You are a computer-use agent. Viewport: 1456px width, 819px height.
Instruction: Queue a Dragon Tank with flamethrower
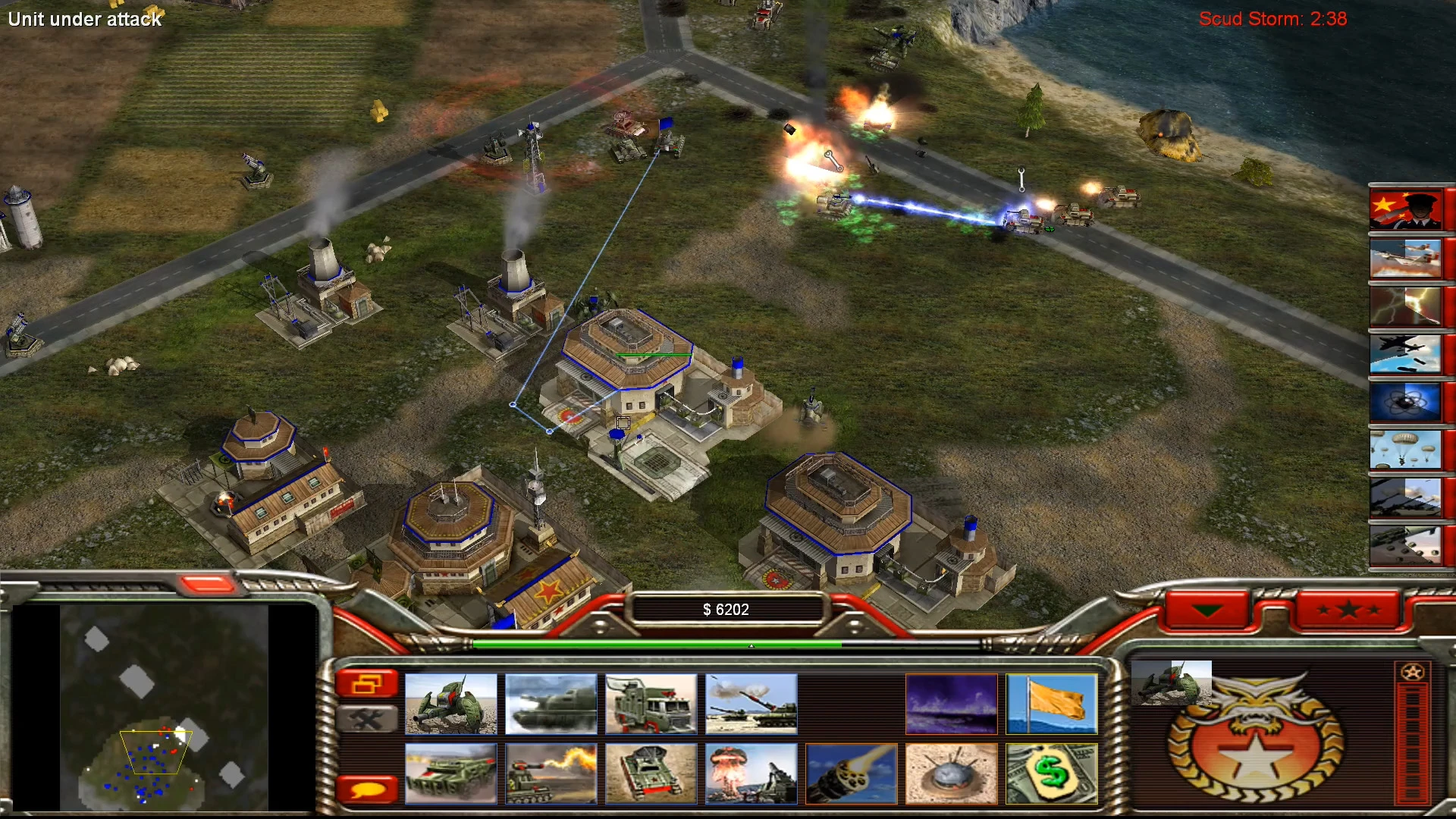(551, 773)
